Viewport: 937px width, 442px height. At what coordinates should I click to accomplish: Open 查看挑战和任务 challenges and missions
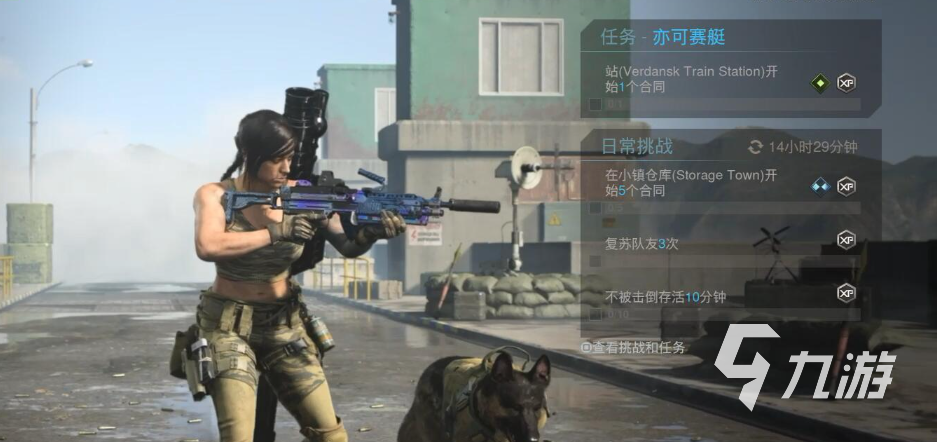pyautogui.click(x=634, y=348)
